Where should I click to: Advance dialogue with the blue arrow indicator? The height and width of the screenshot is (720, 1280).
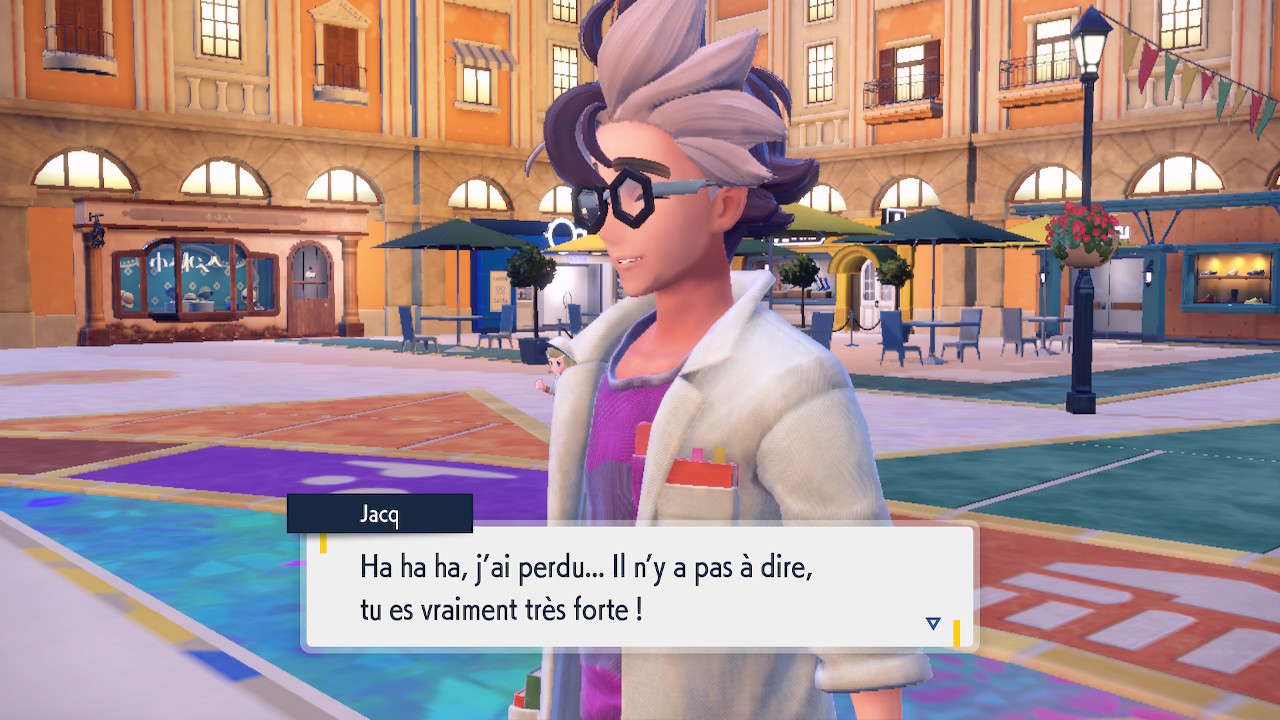point(933,623)
